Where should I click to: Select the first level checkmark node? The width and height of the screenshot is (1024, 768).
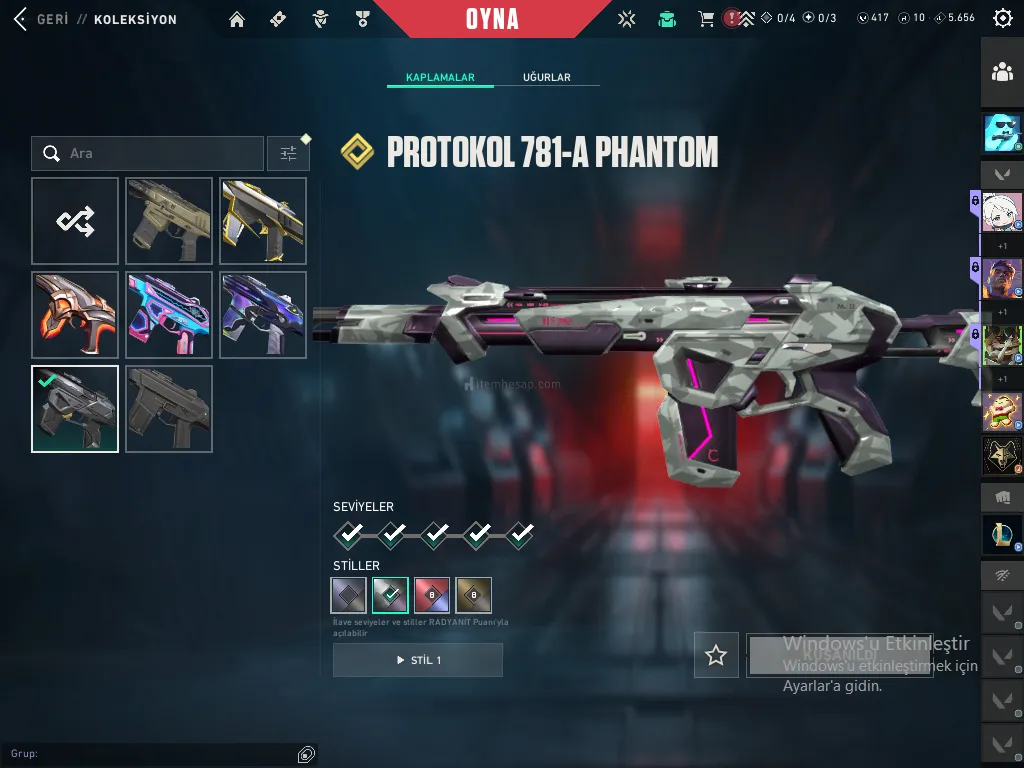pyautogui.click(x=348, y=535)
